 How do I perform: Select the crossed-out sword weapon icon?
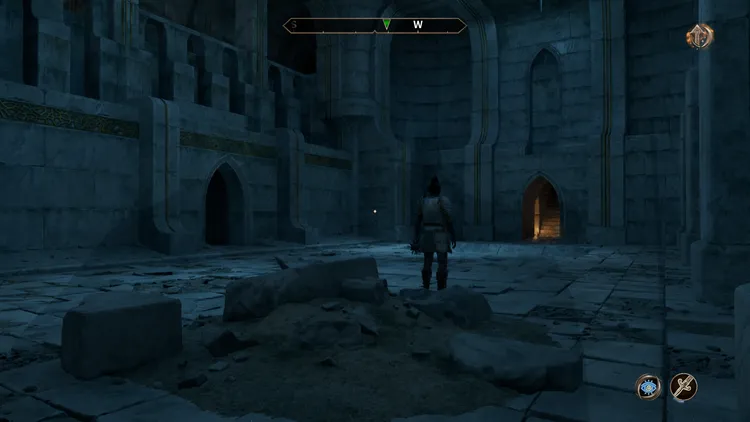point(684,387)
